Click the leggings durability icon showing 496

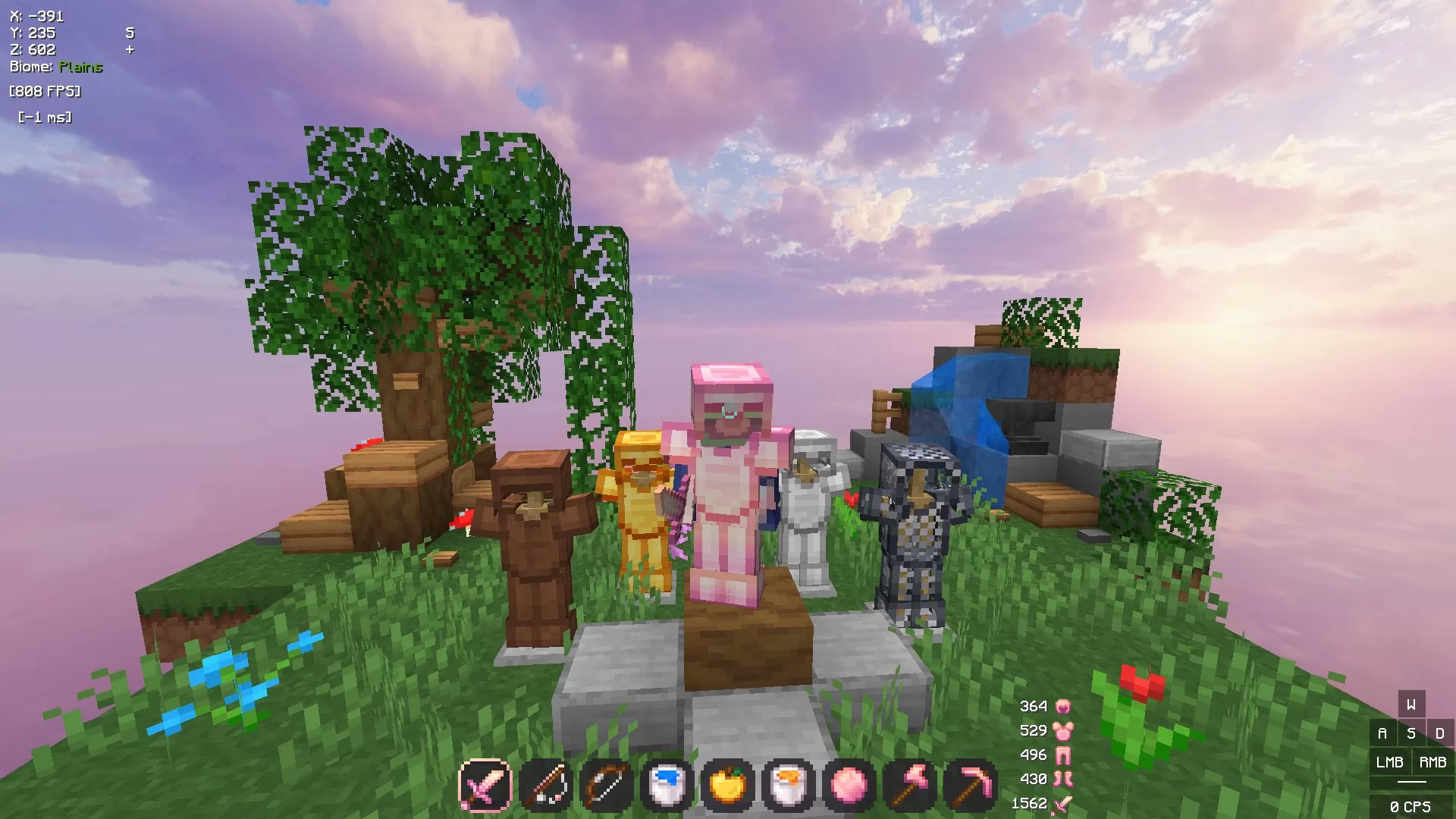(1064, 755)
